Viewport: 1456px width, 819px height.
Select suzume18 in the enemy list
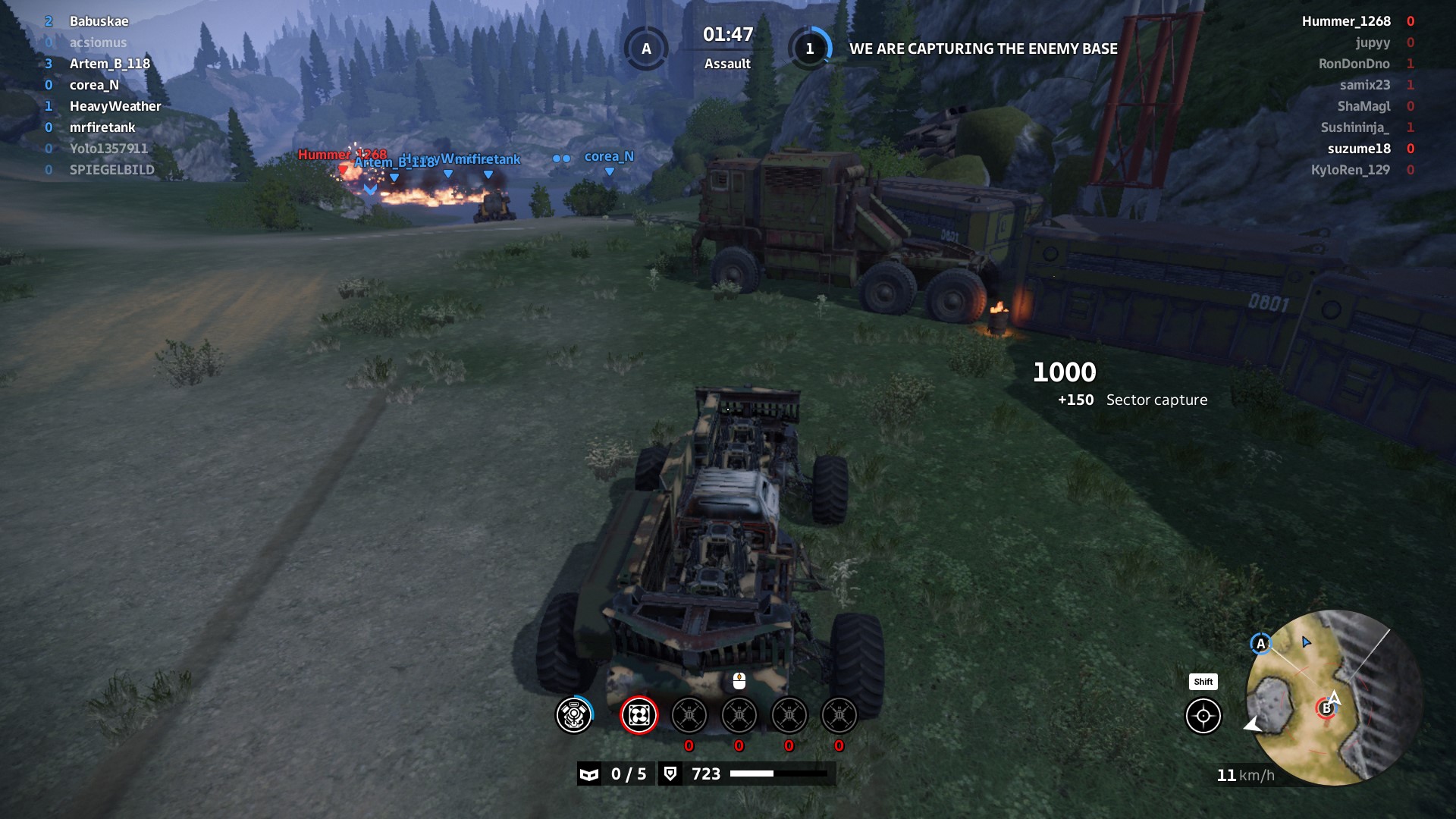[1359, 149]
